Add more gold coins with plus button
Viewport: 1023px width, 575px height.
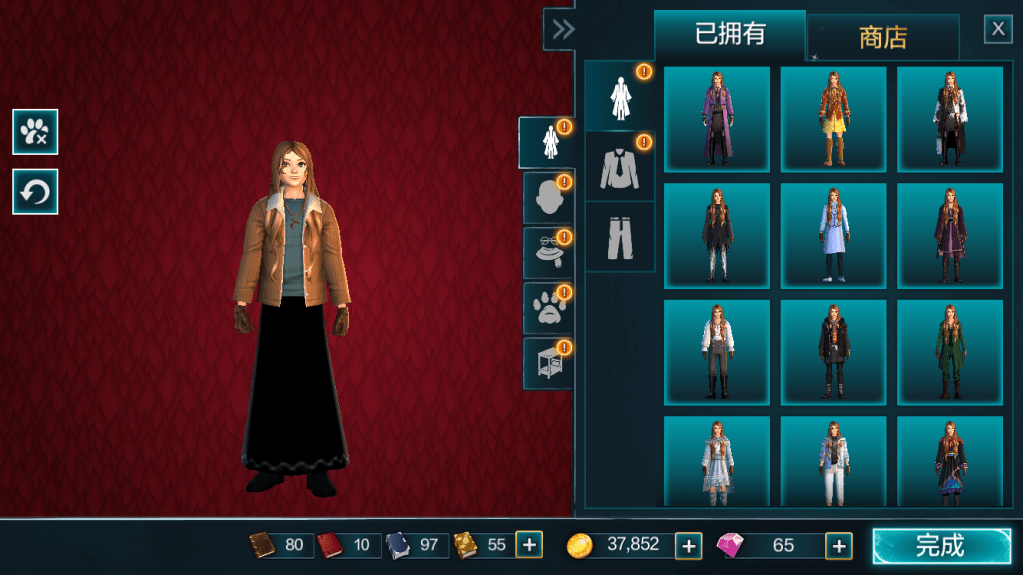(x=689, y=545)
